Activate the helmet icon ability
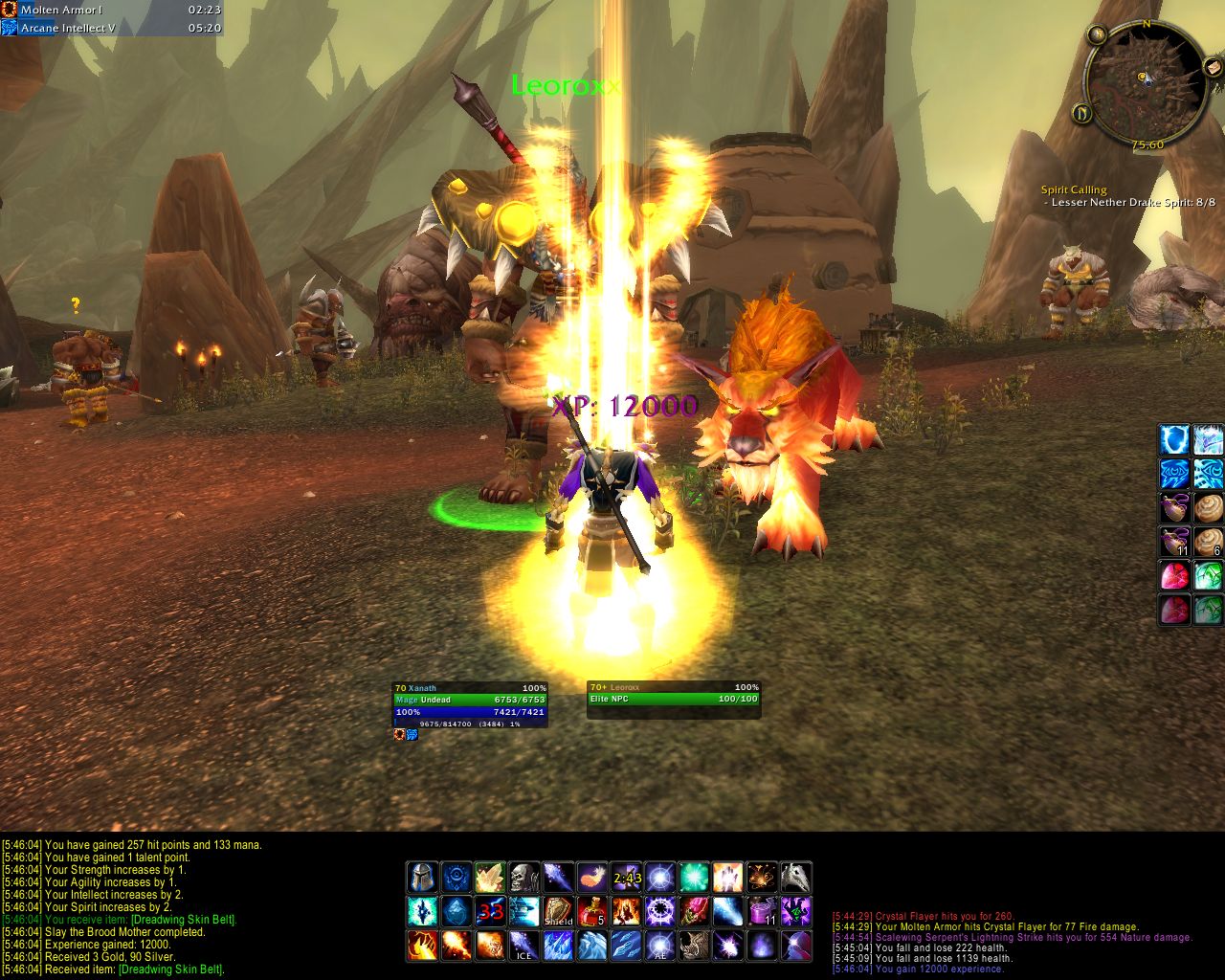This screenshot has width=1225, height=980. pyautogui.click(x=422, y=877)
